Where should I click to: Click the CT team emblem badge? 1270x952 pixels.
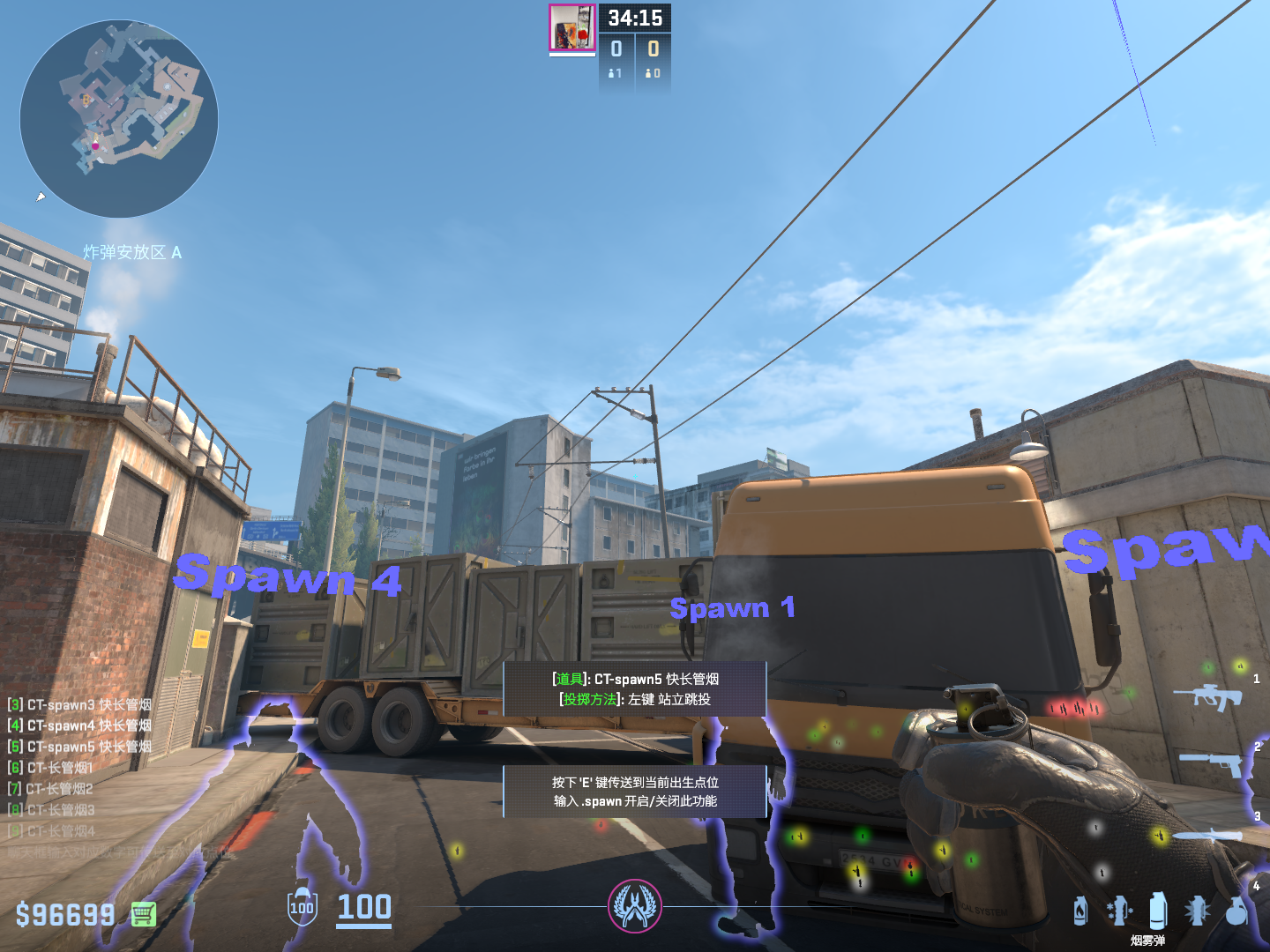(x=635, y=906)
